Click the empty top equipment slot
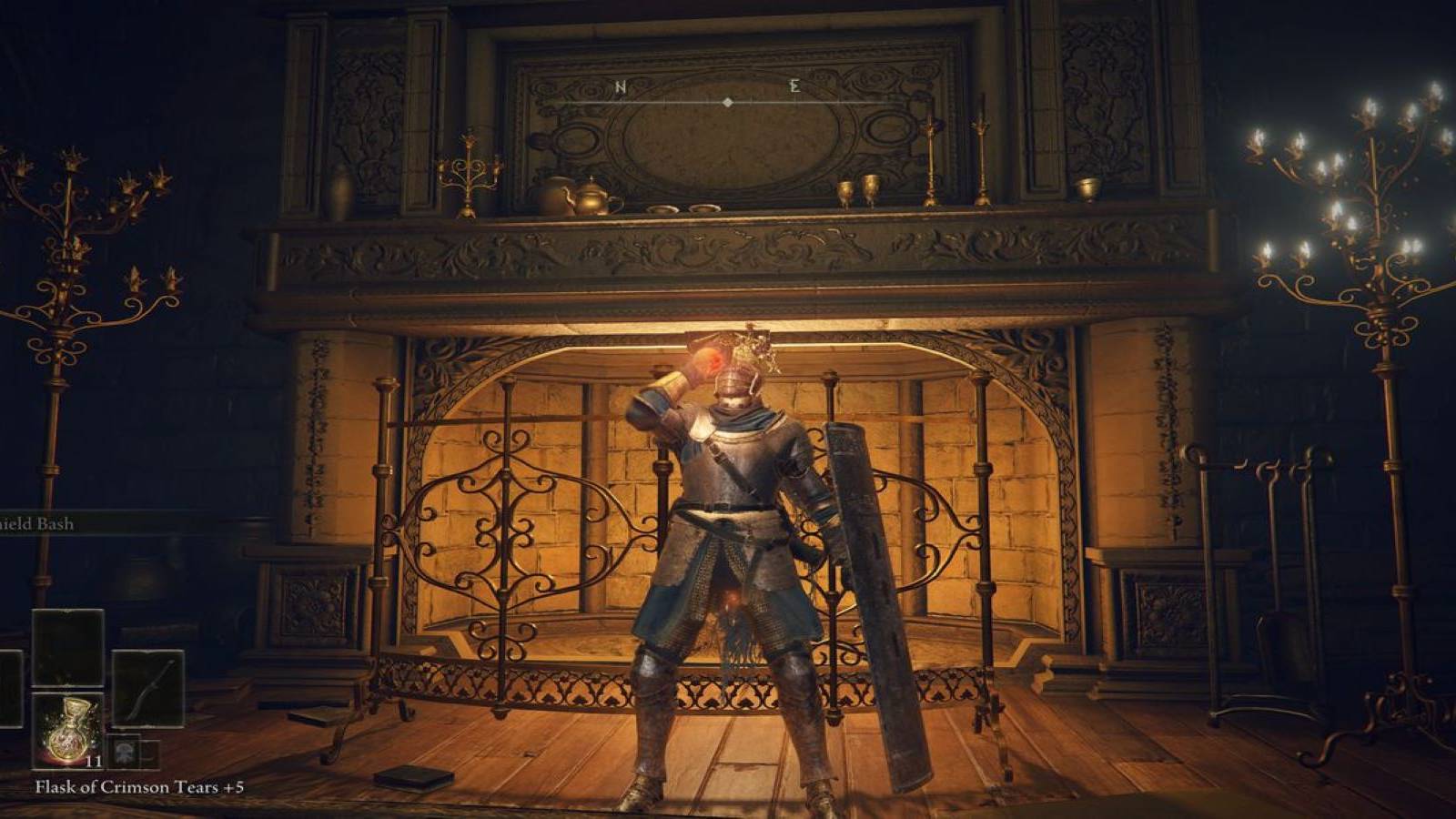This screenshot has height=819, width=1456. (66, 648)
